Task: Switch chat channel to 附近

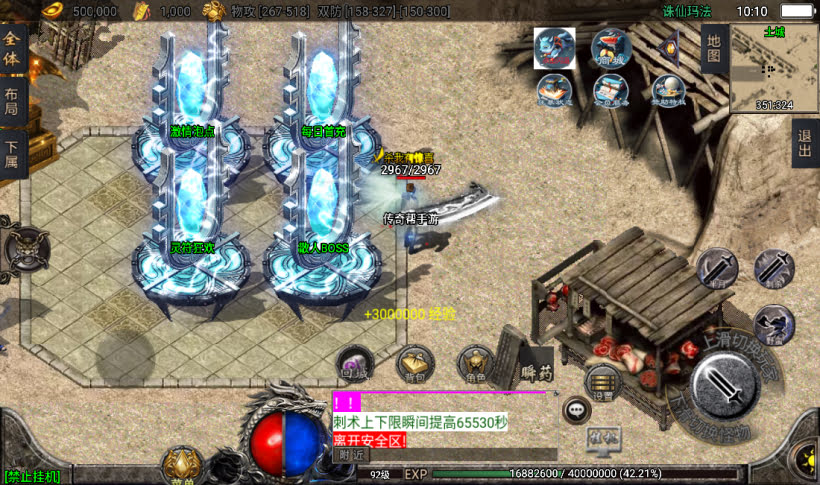Action: coord(350,454)
